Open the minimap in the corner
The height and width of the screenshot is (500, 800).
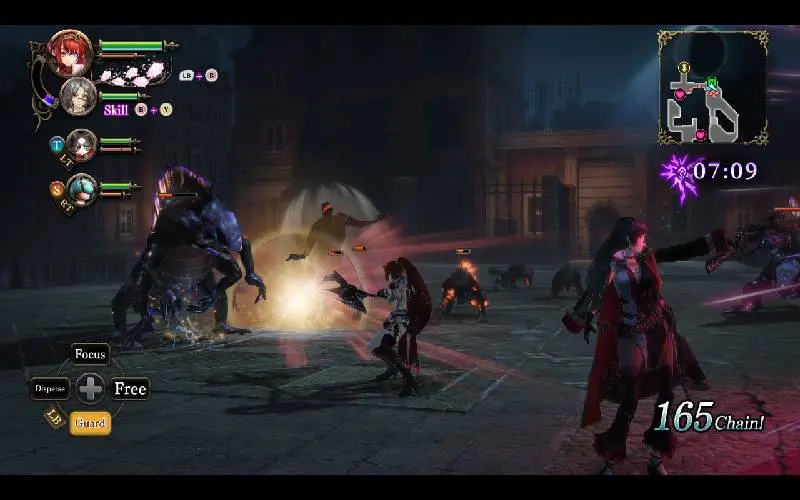point(712,88)
